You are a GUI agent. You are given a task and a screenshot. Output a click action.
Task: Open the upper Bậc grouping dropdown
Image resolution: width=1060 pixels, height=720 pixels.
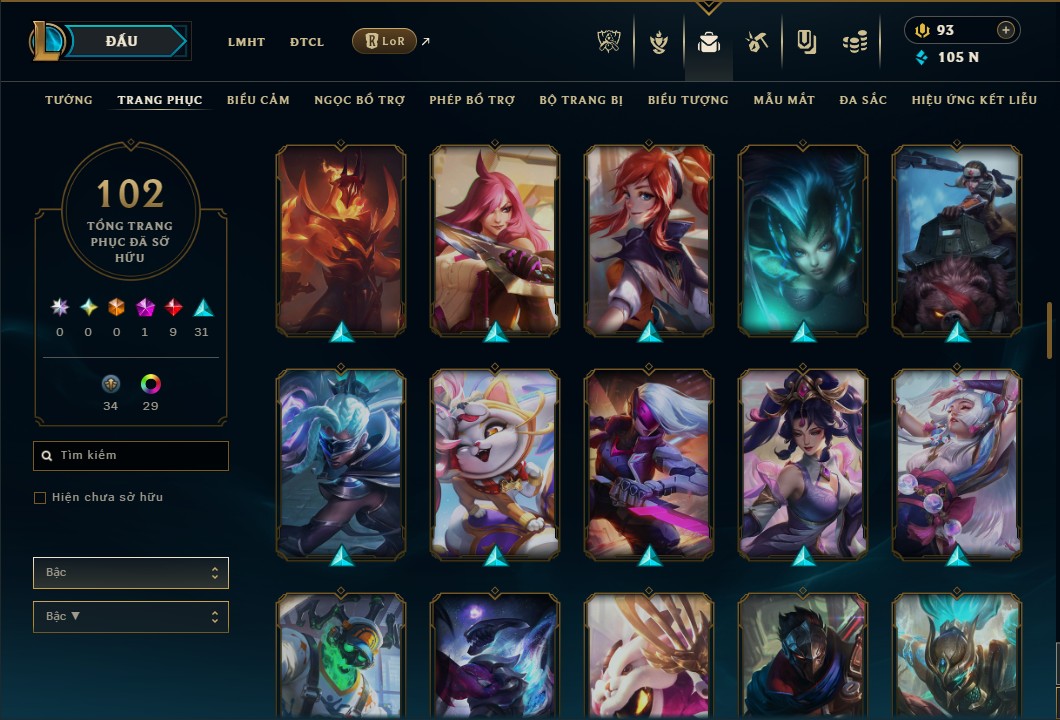point(131,573)
